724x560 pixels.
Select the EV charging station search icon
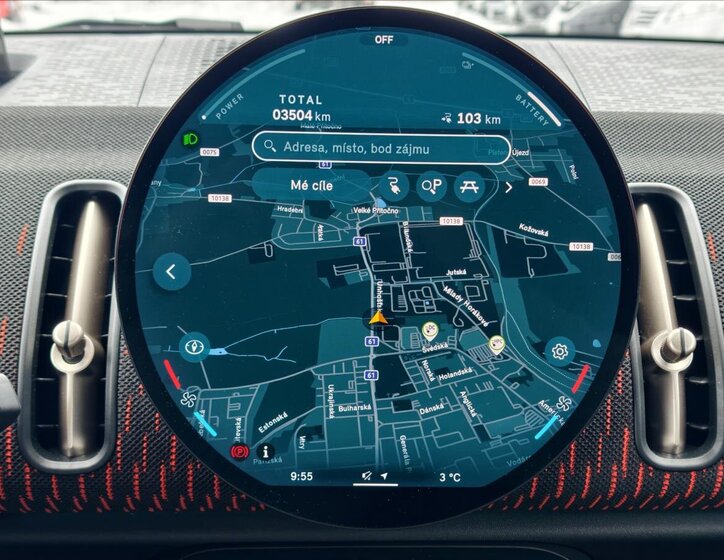393,186
